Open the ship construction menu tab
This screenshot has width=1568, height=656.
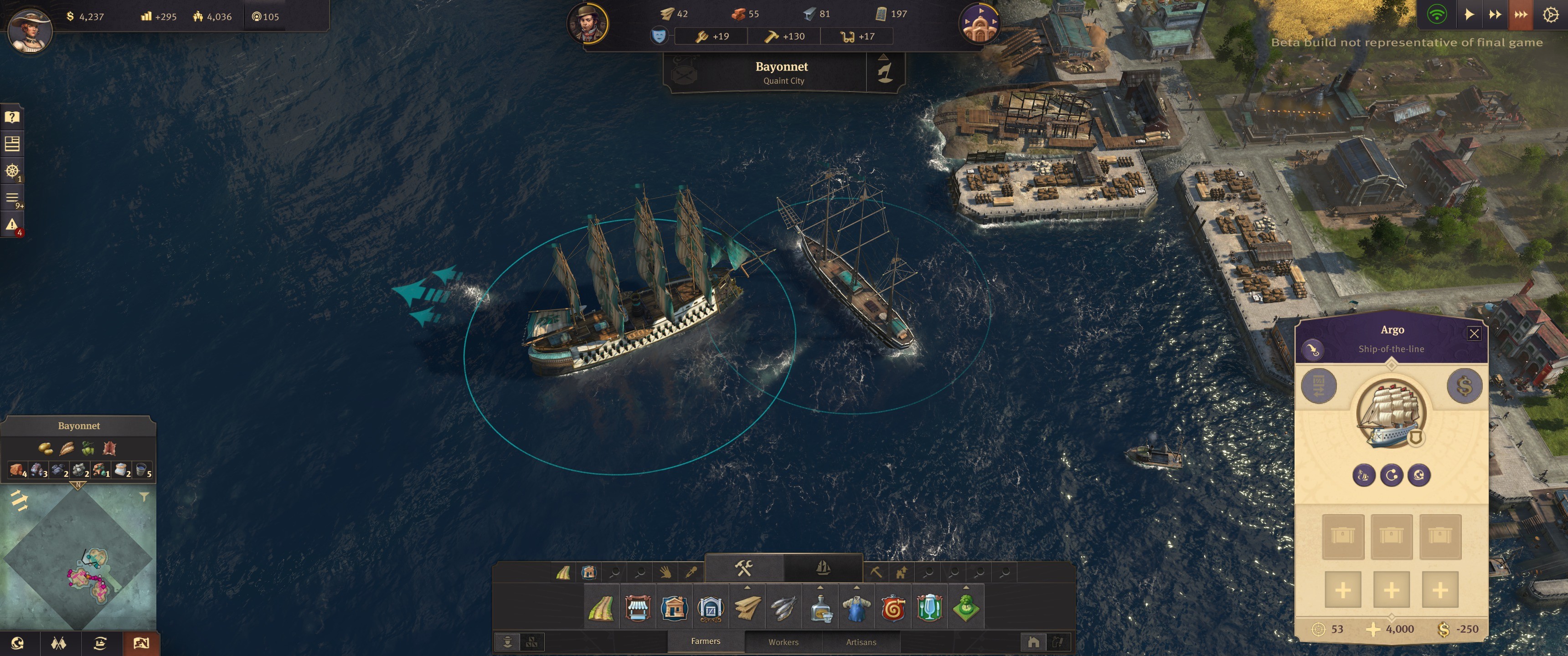pyautogui.click(x=822, y=569)
